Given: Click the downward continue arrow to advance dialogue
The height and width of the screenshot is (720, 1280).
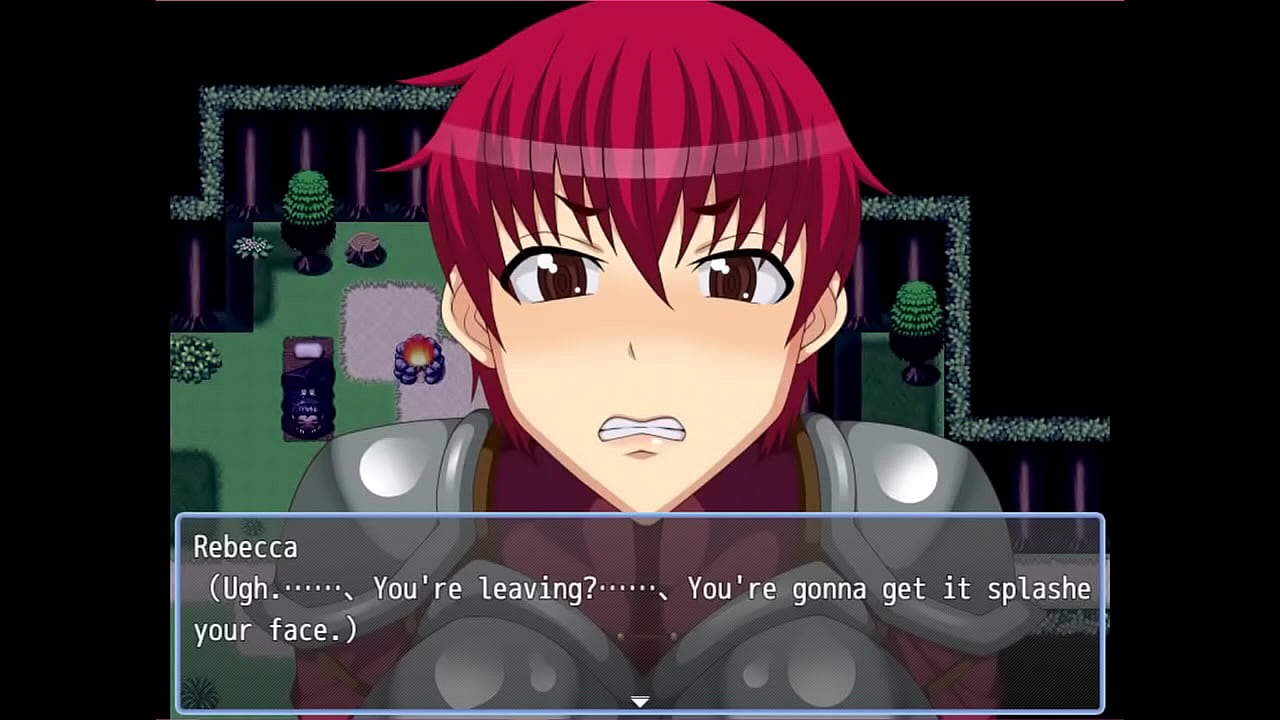Looking at the screenshot, I should (638, 702).
